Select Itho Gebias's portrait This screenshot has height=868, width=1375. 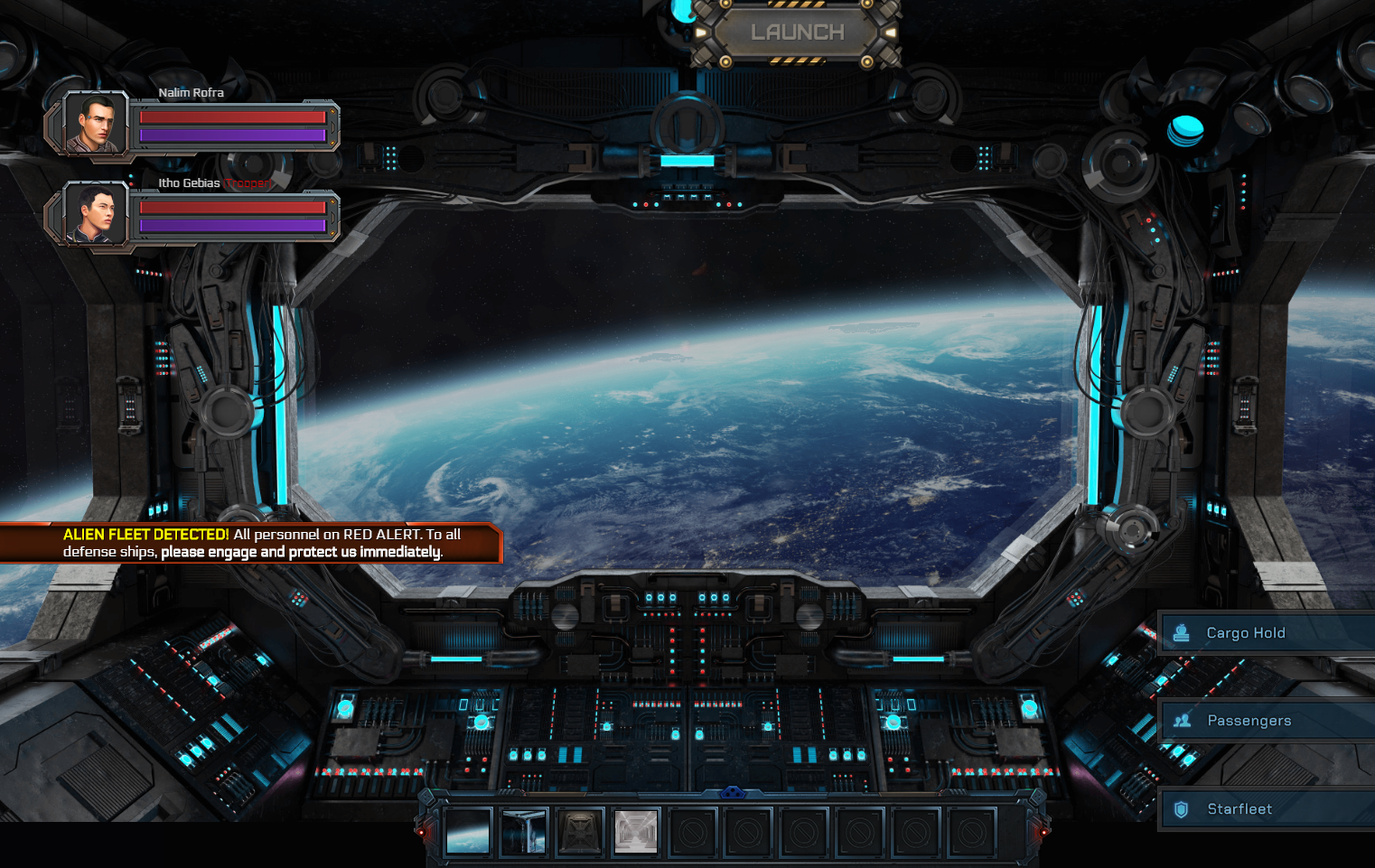point(96,214)
